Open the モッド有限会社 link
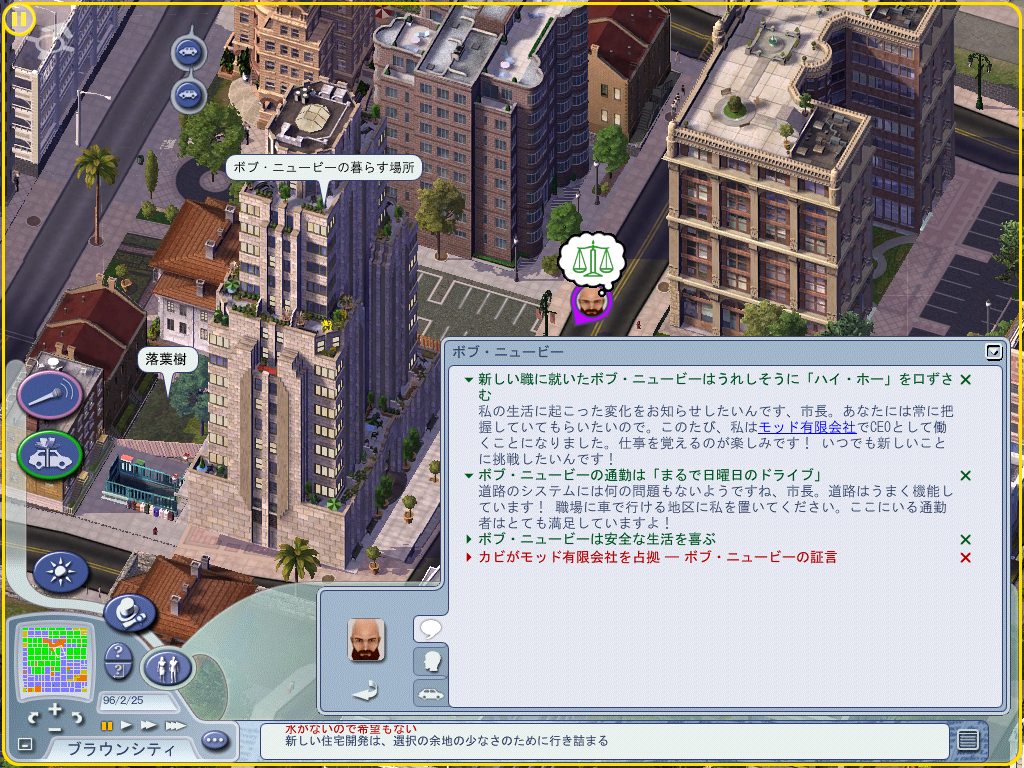This screenshot has width=1024, height=768. pos(807,427)
